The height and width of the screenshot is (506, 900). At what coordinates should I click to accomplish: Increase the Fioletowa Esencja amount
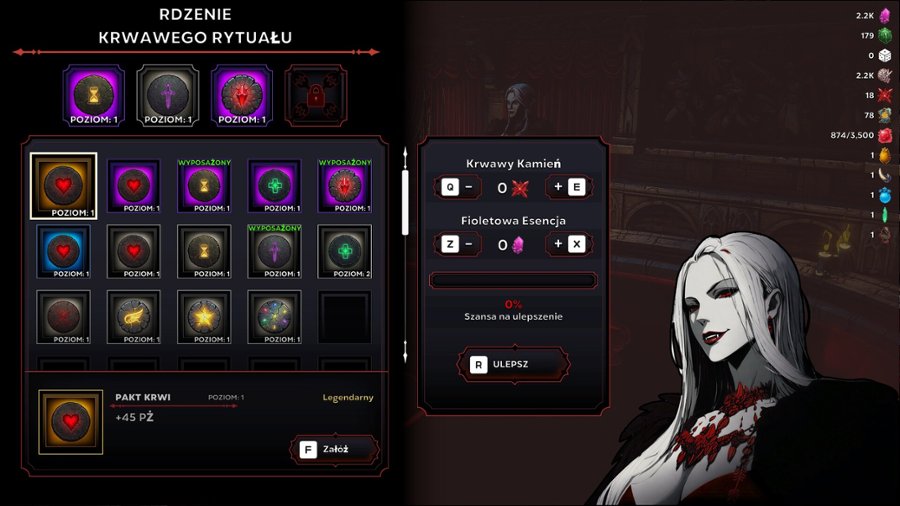click(x=569, y=245)
